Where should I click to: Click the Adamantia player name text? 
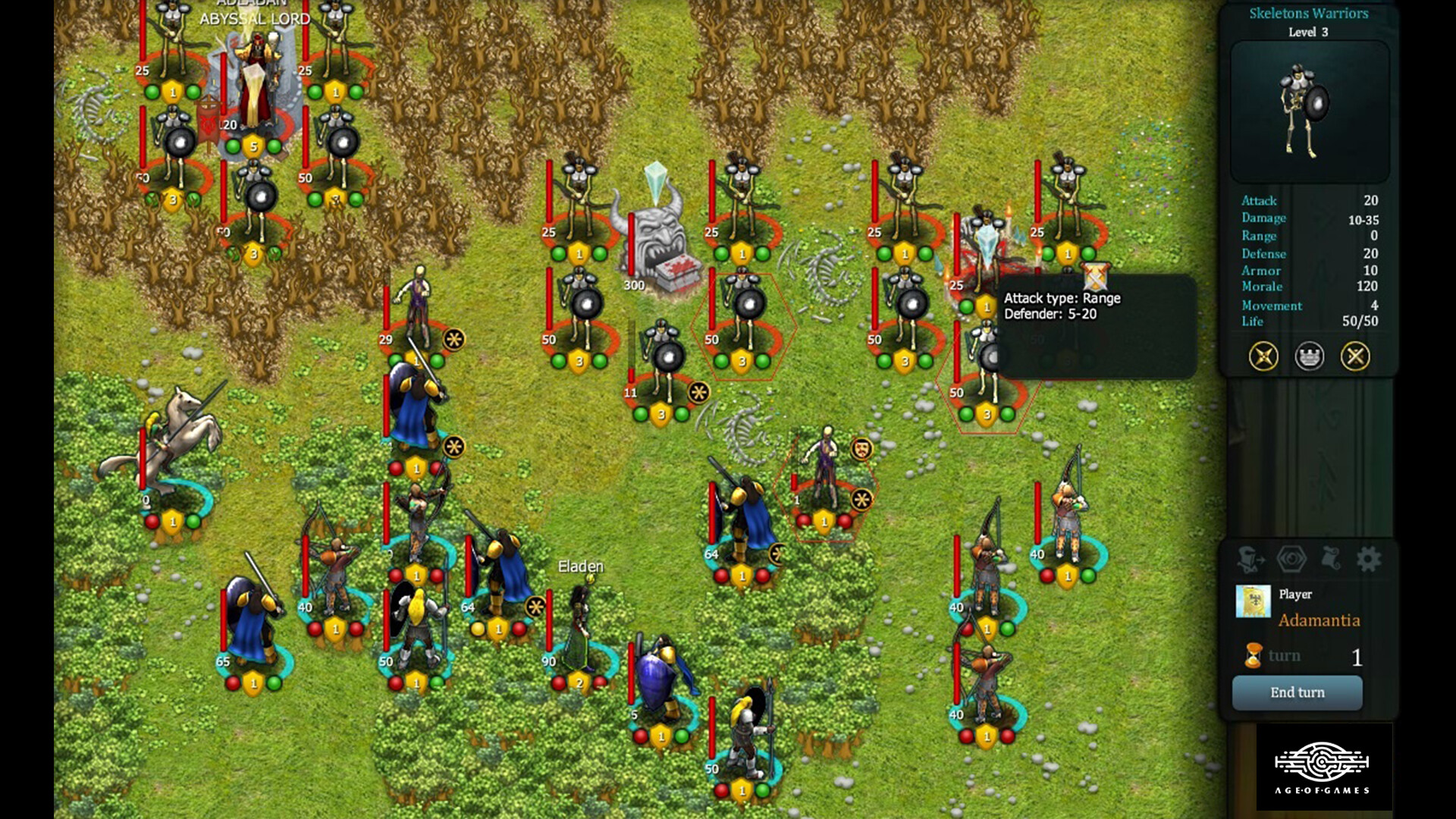pos(1319,620)
